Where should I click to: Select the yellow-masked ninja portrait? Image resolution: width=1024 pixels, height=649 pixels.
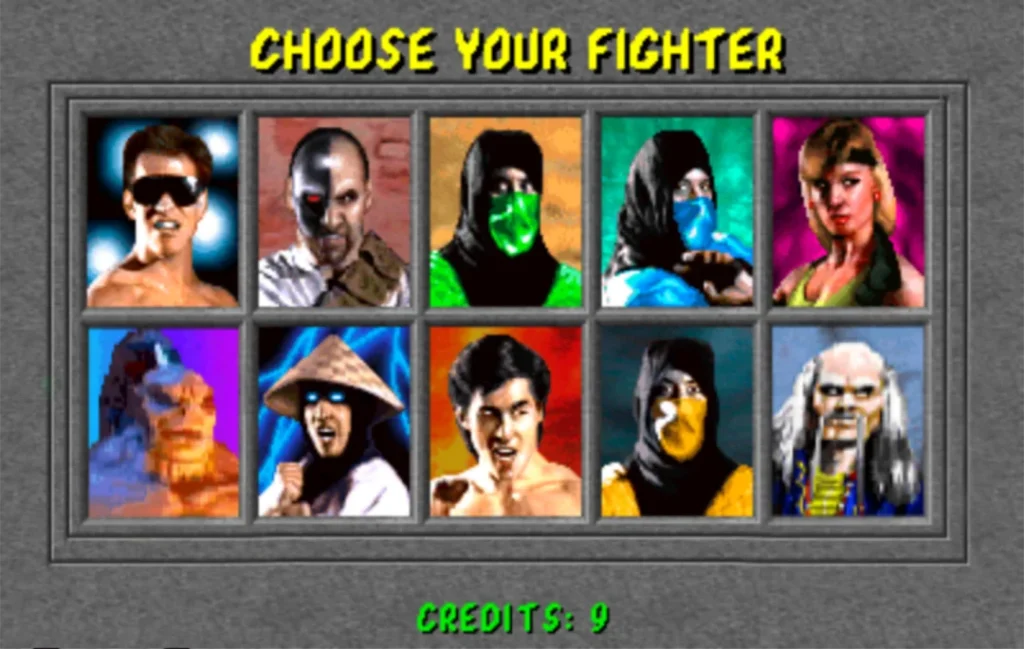(x=677, y=422)
